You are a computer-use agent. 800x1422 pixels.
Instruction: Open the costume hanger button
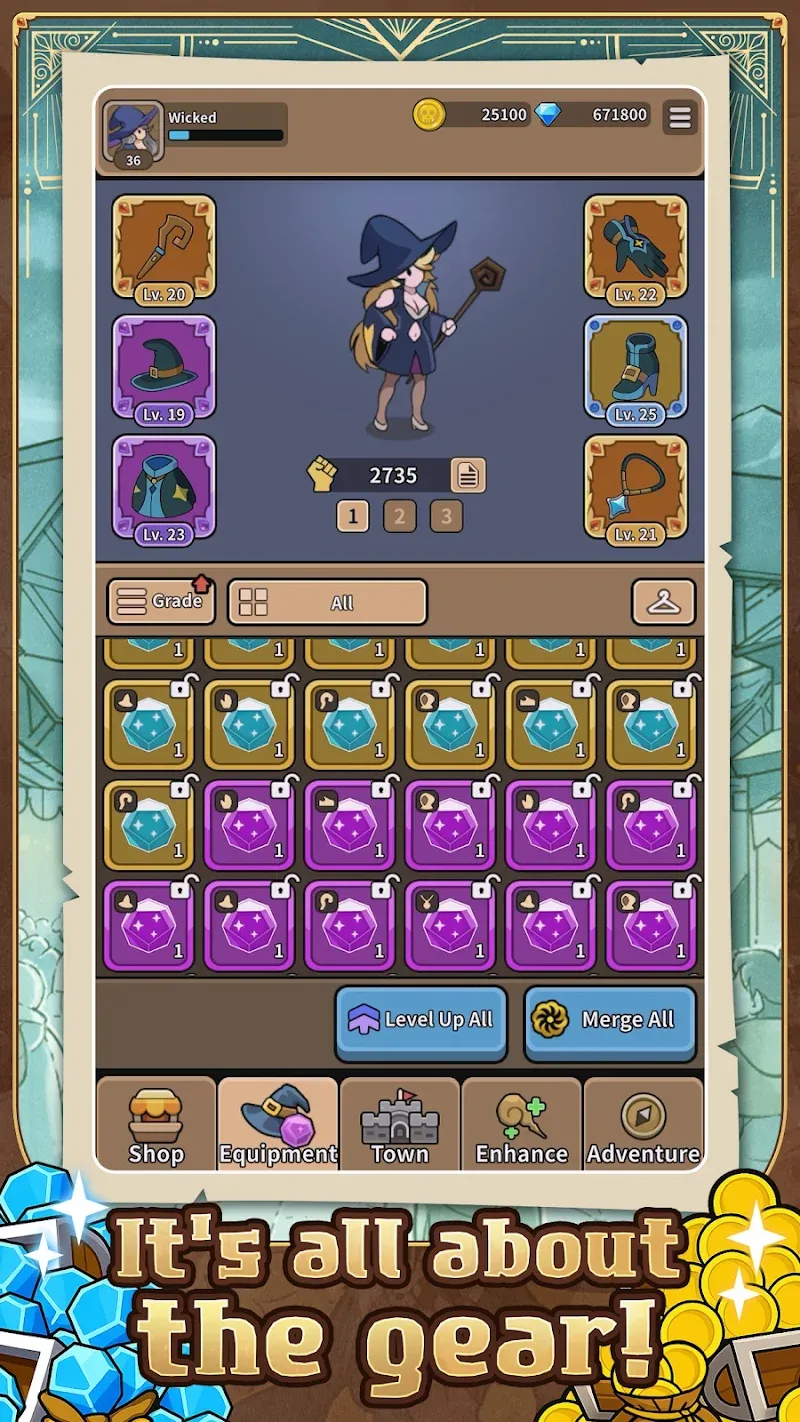click(663, 602)
